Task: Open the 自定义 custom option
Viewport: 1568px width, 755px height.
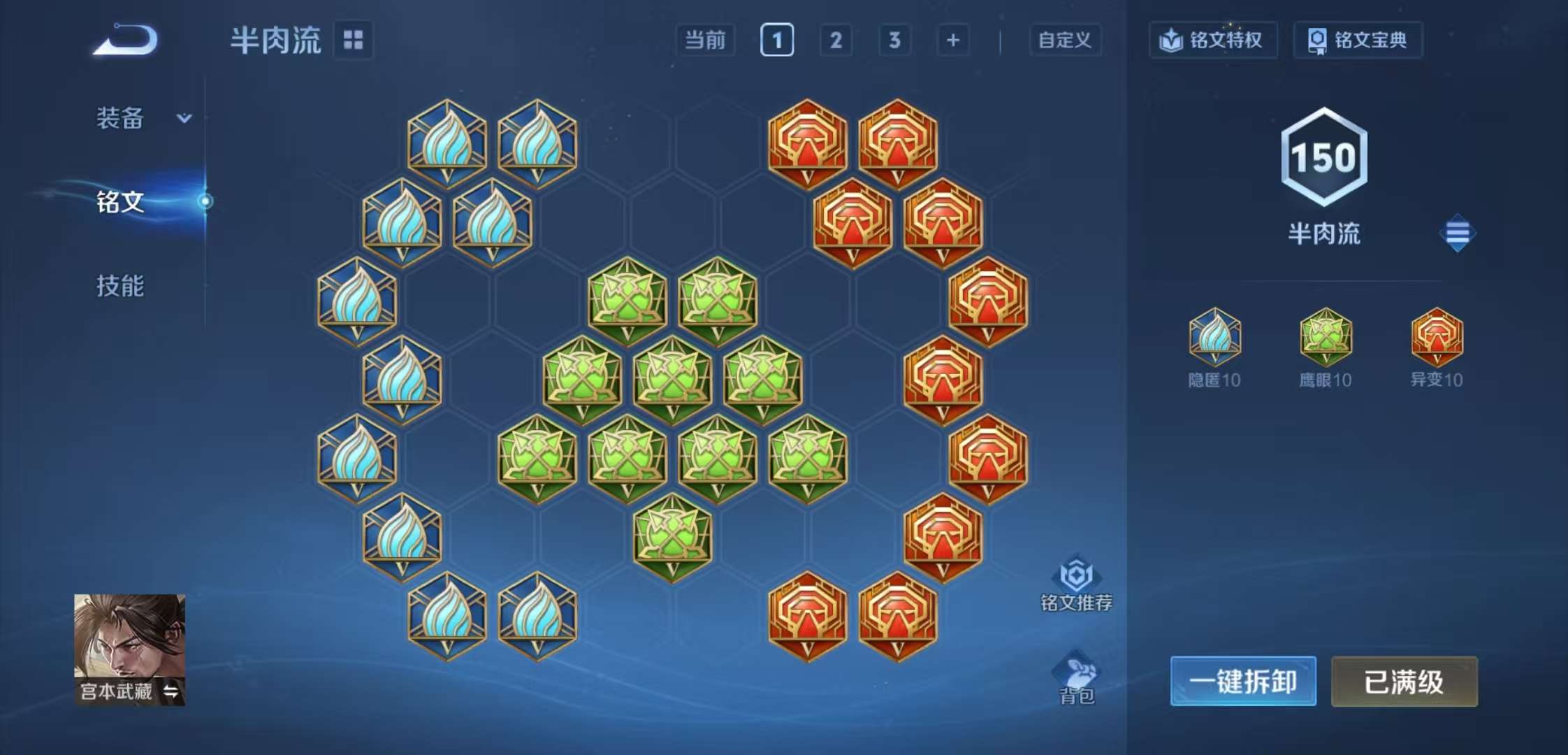Action: [x=1065, y=41]
